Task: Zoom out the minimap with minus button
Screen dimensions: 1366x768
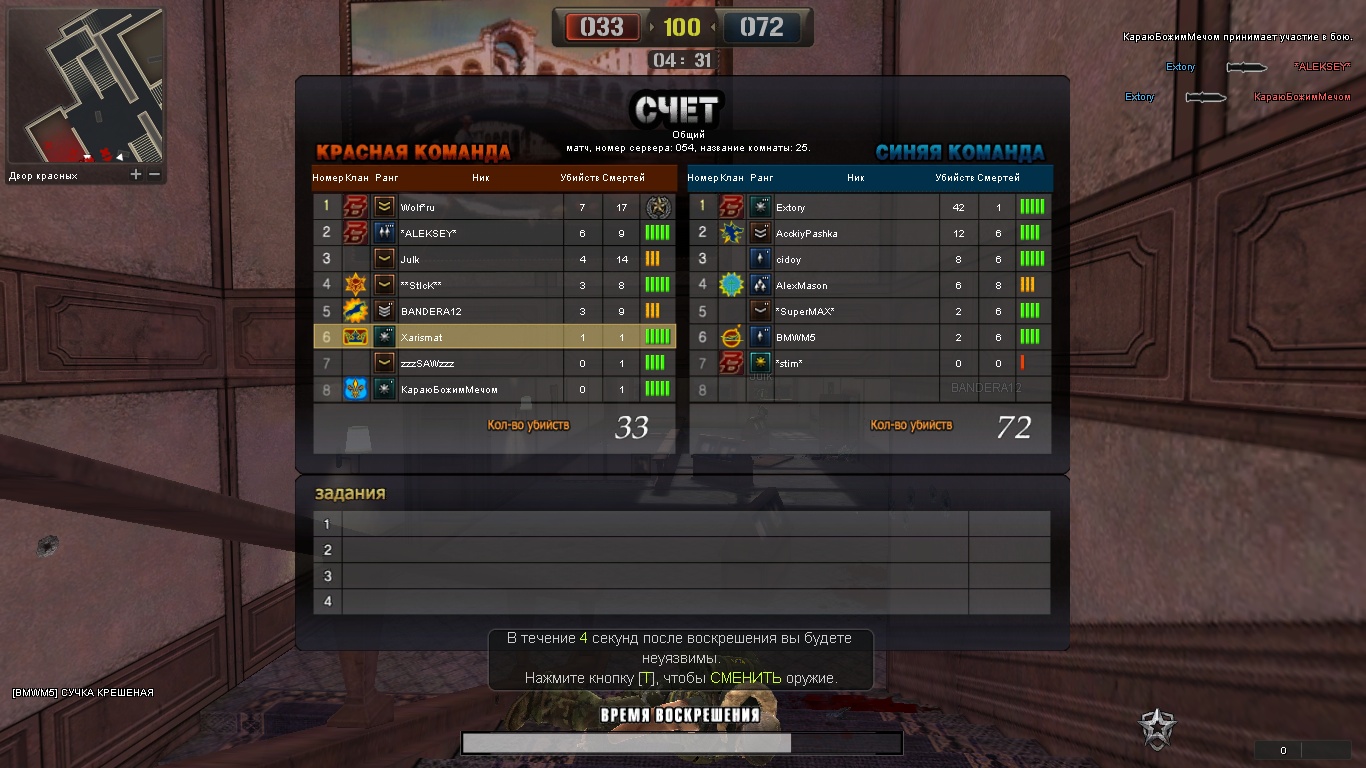Action: point(155,175)
